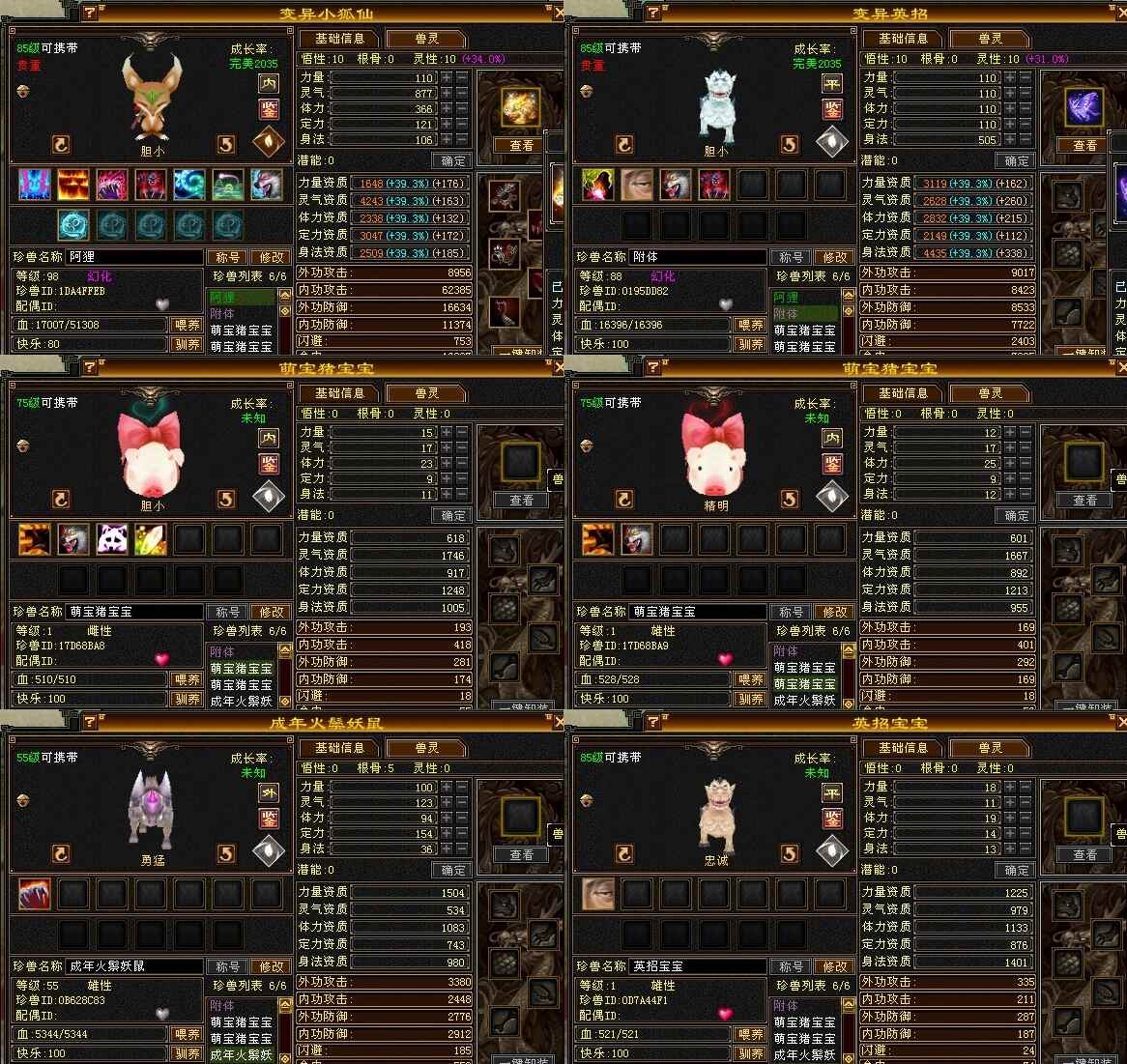1127x1064 pixels.
Task: Click 查看 button in the 变异英招 window
Action: click(x=1084, y=146)
